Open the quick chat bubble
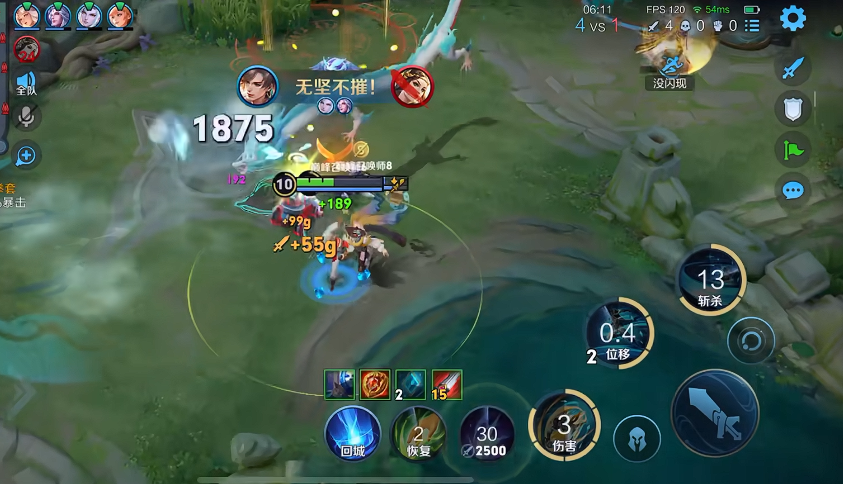Screen dimensions: 843x484 pyautogui.click(x=793, y=190)
